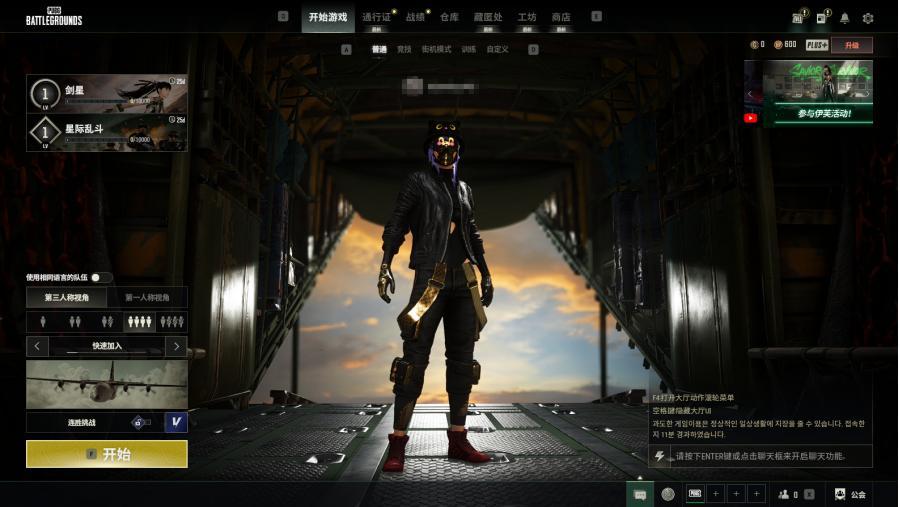Open the 工坊 workshop tab
This screenshot has width=900, height=507.
point(527,17)
